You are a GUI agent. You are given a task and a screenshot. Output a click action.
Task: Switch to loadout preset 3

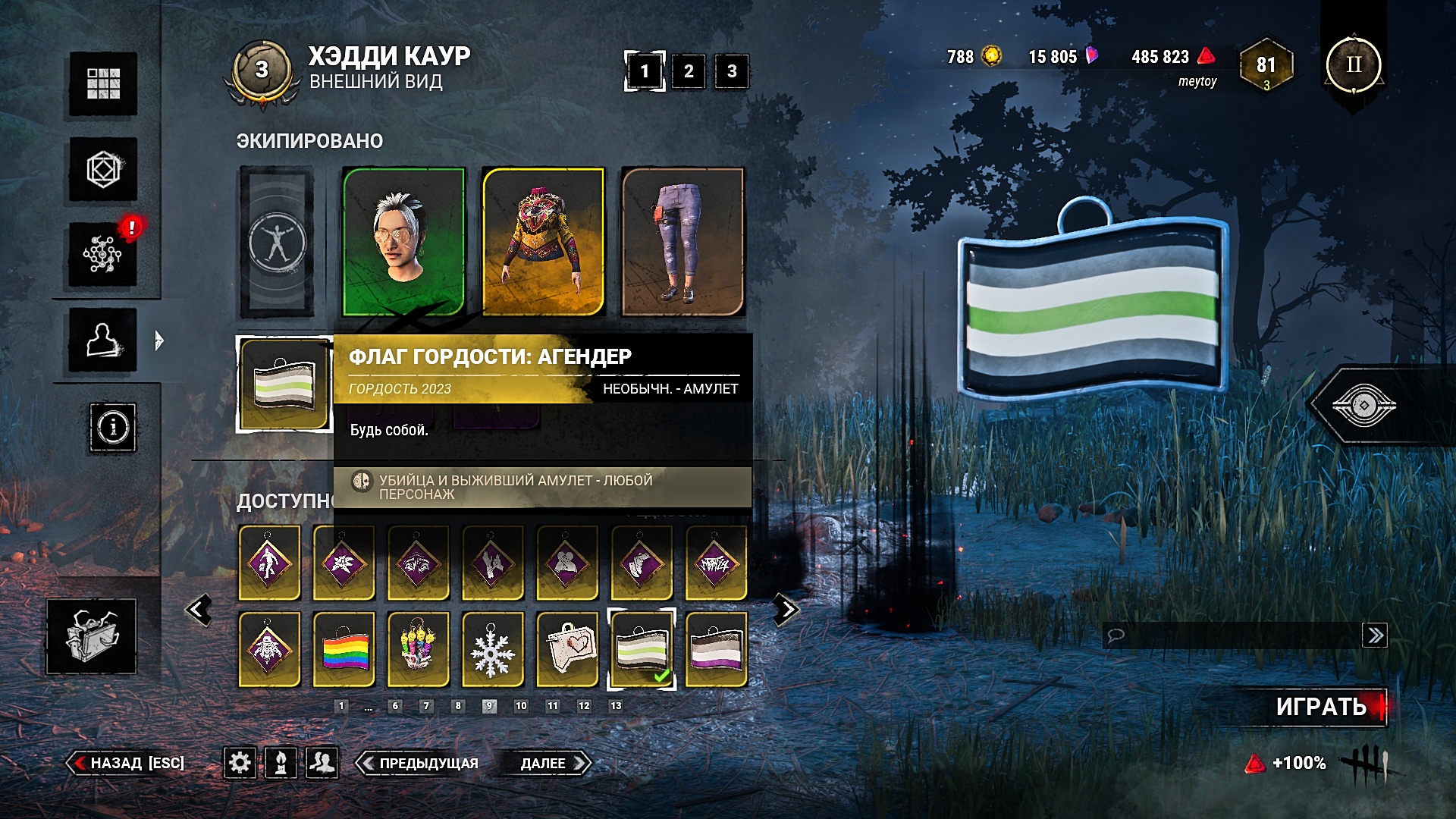click(732, 71)
